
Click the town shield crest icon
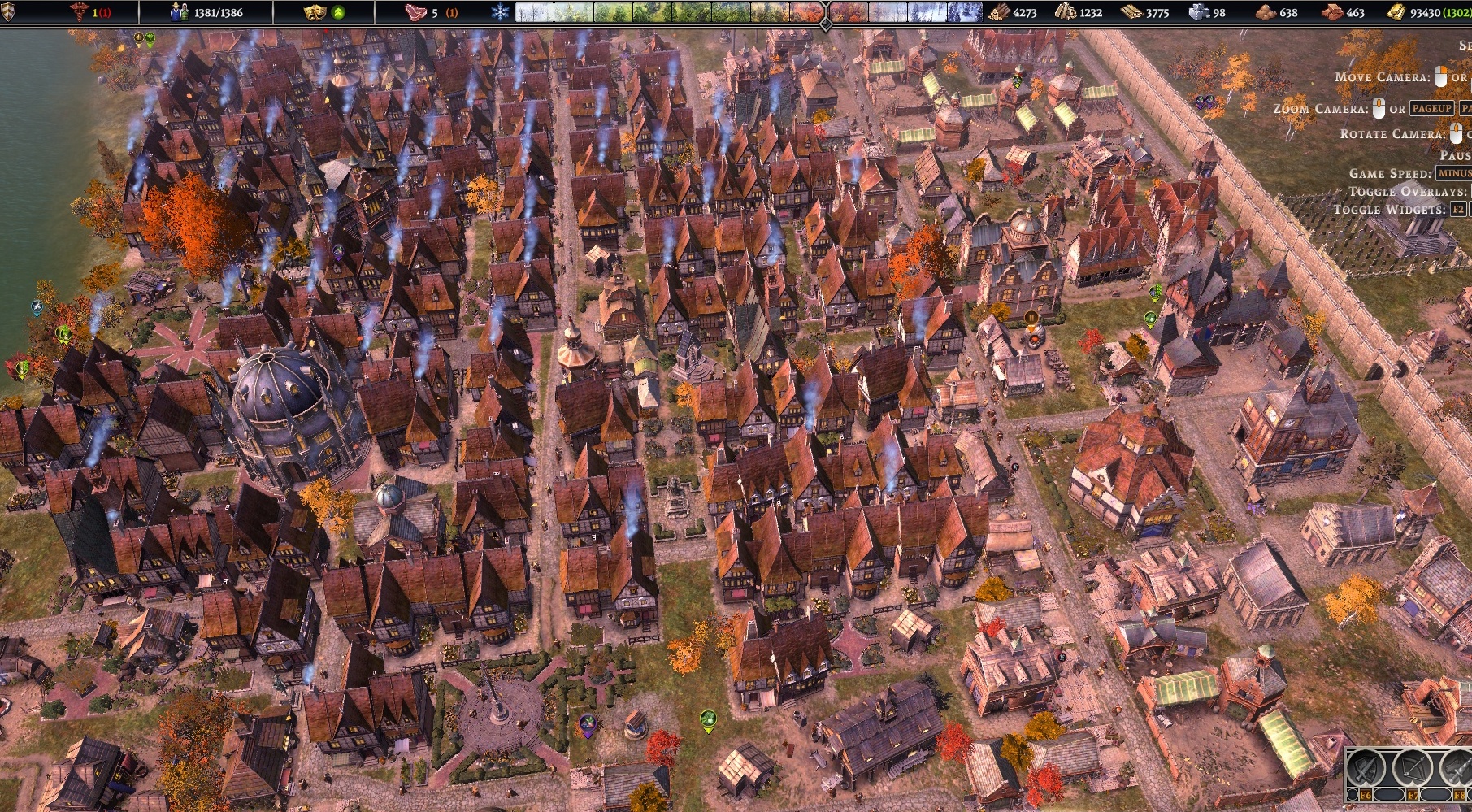click(8, 12)
